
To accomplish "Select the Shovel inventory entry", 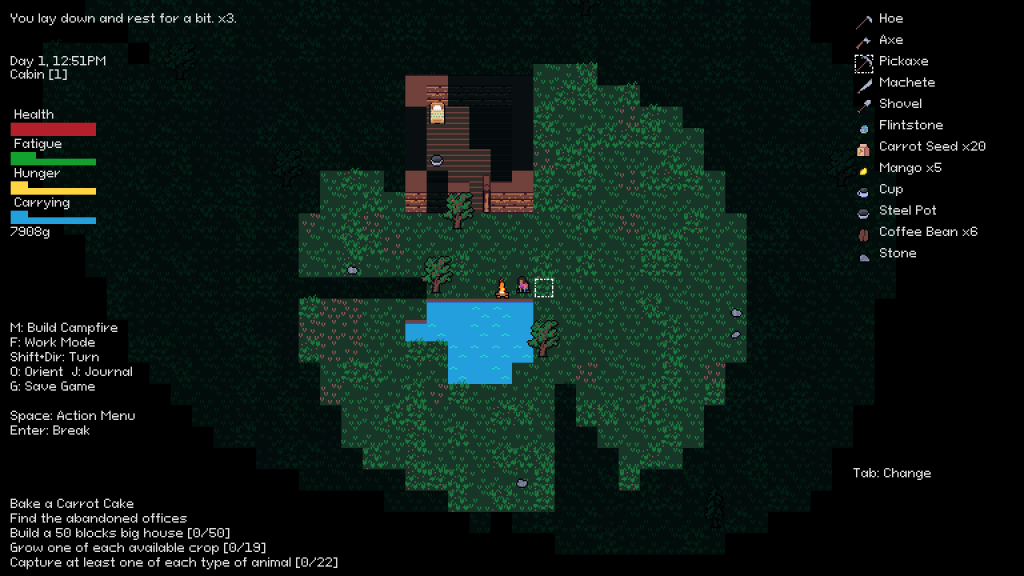I will pyautogui.click(x=900, y=104).
